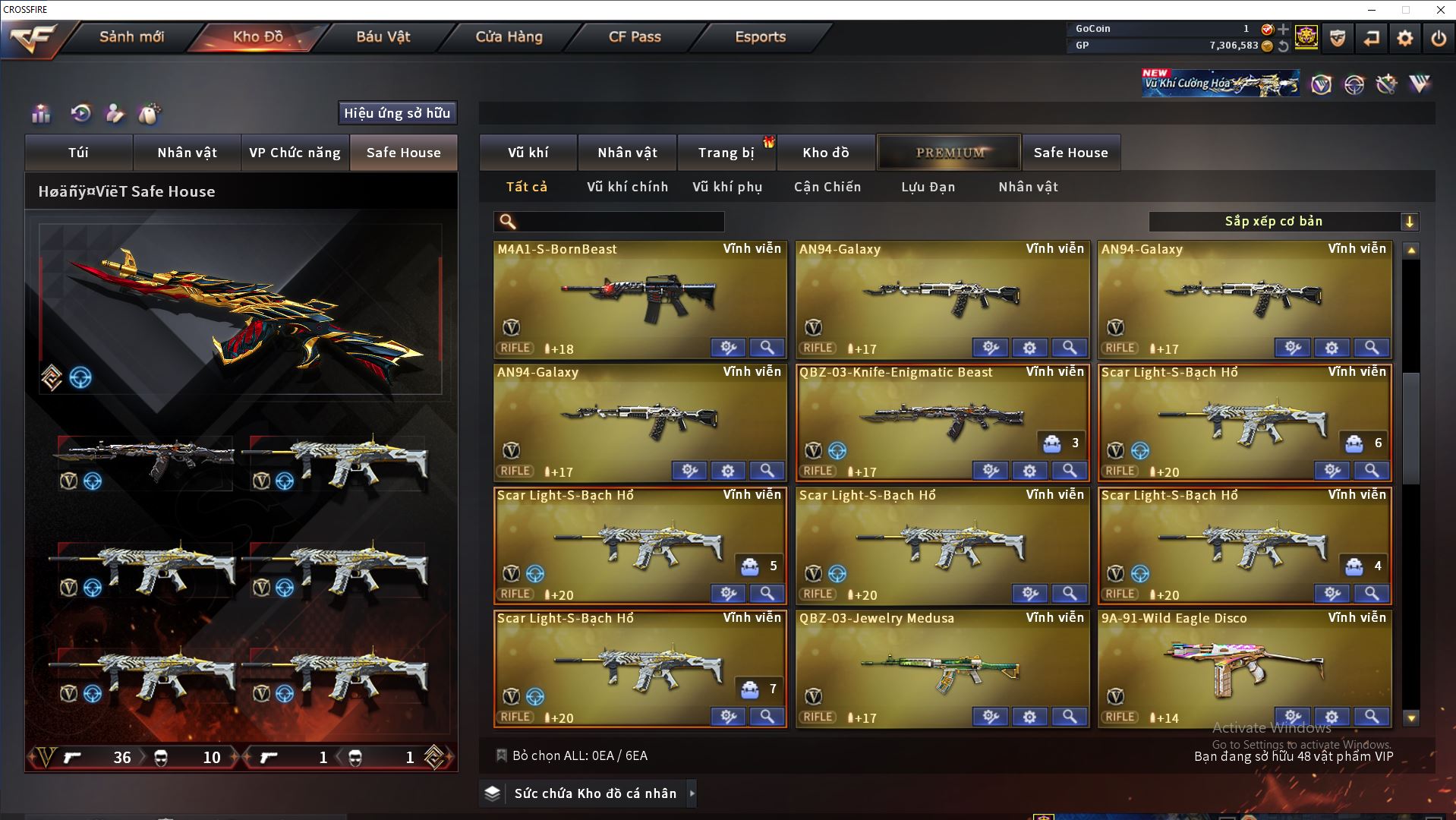This screenshot has width=1456, height=820.
Task: Open the Sắp xếp cơ bản dropdown
Action: click(x=1283, y=222)
